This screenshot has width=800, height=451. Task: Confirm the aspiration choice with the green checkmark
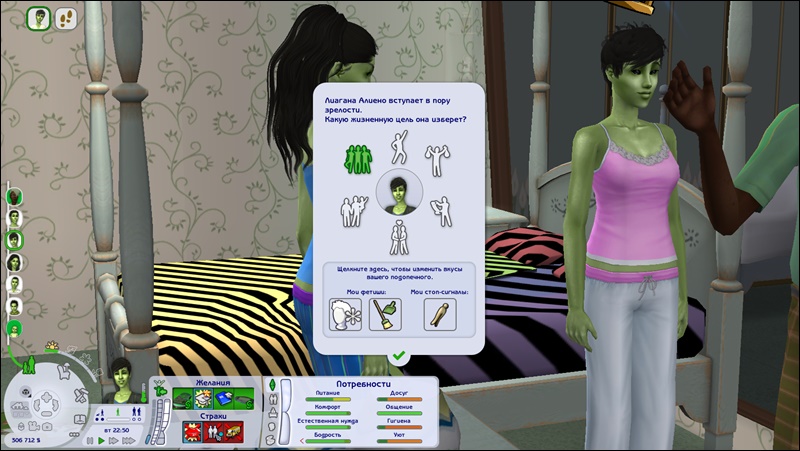pyautogui.click(x=399, y=355)
